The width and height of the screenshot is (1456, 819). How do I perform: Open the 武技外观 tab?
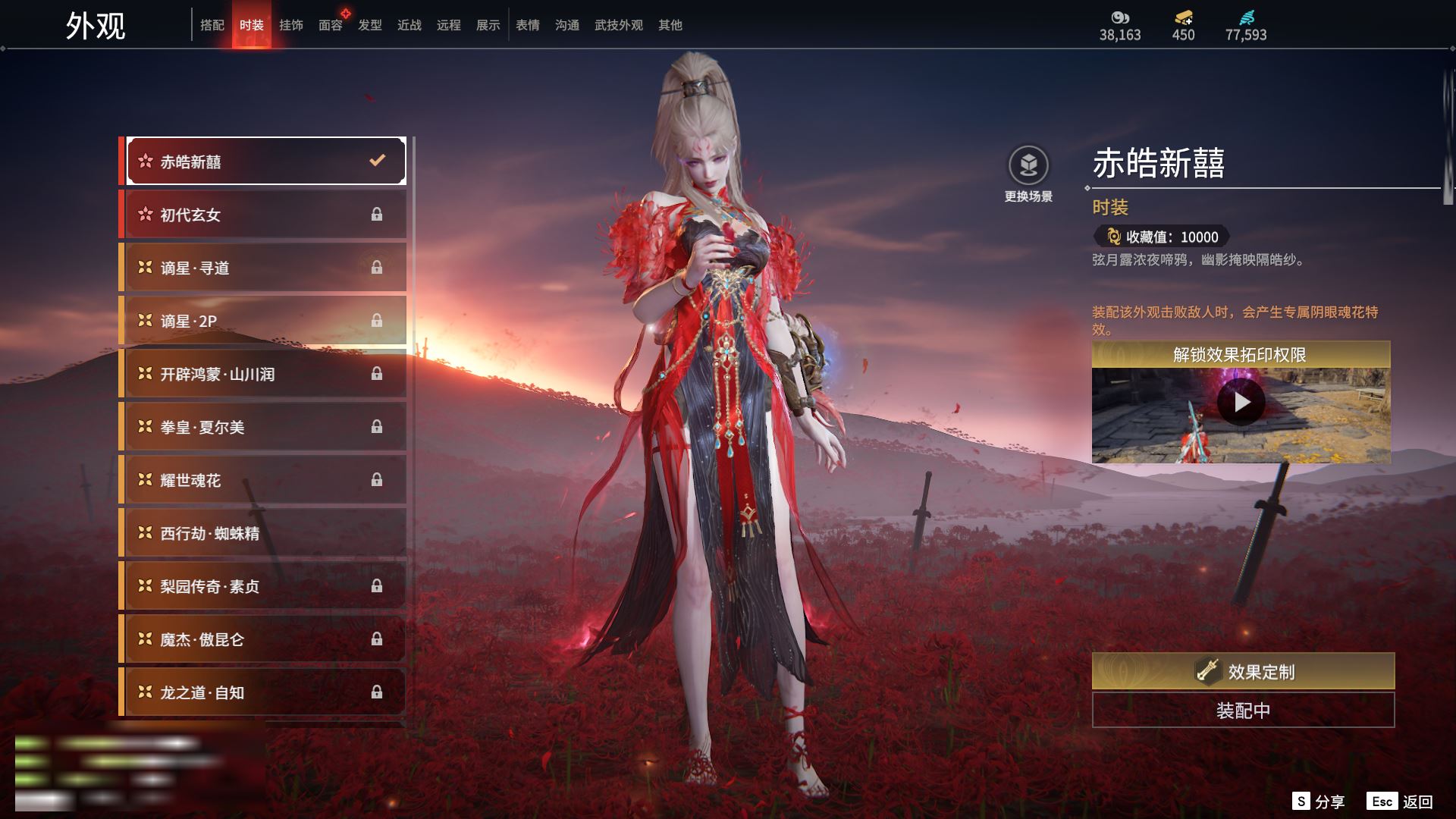pos(619,25)
